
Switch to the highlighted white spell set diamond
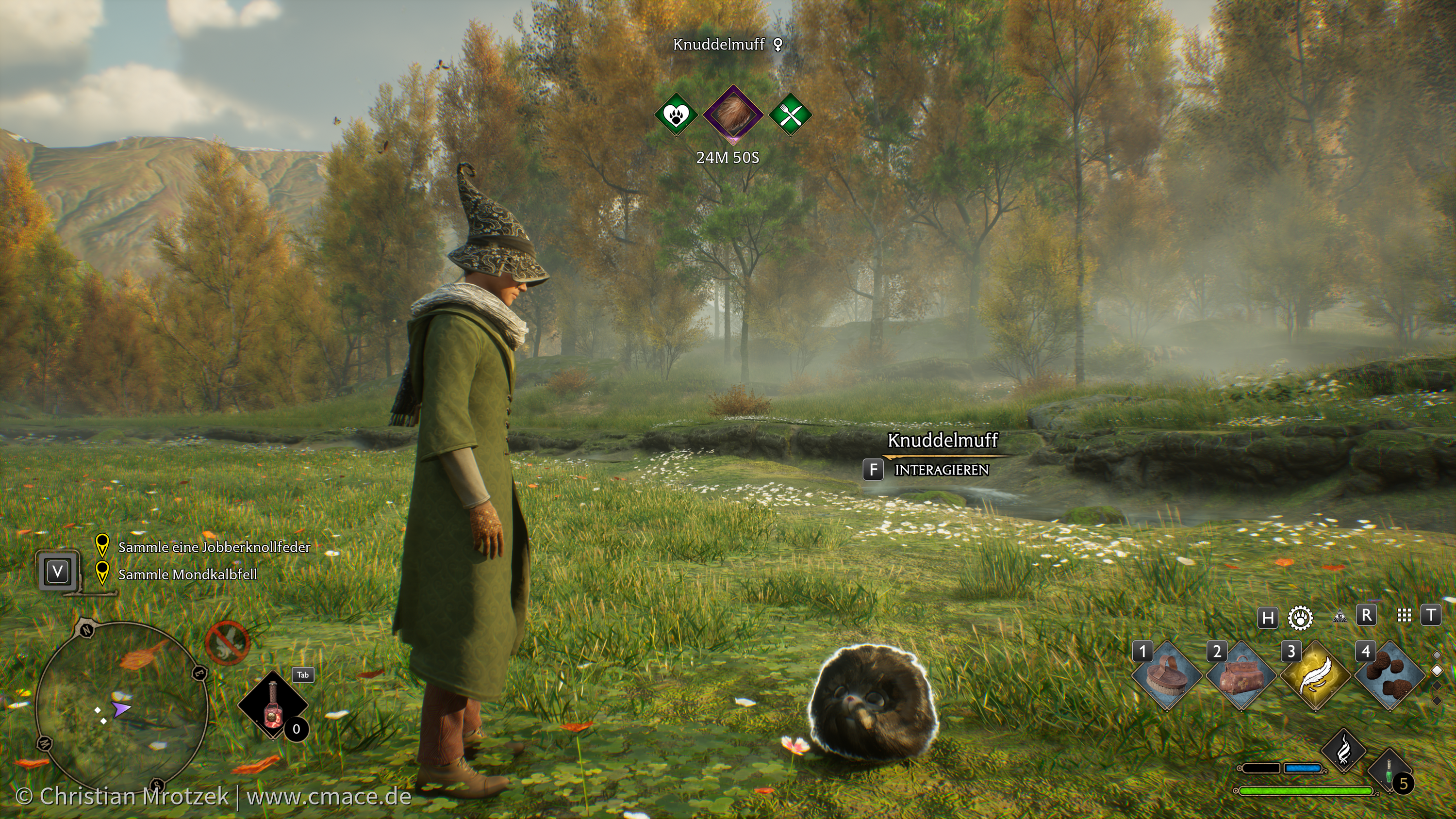click(x=1437, y=671)
